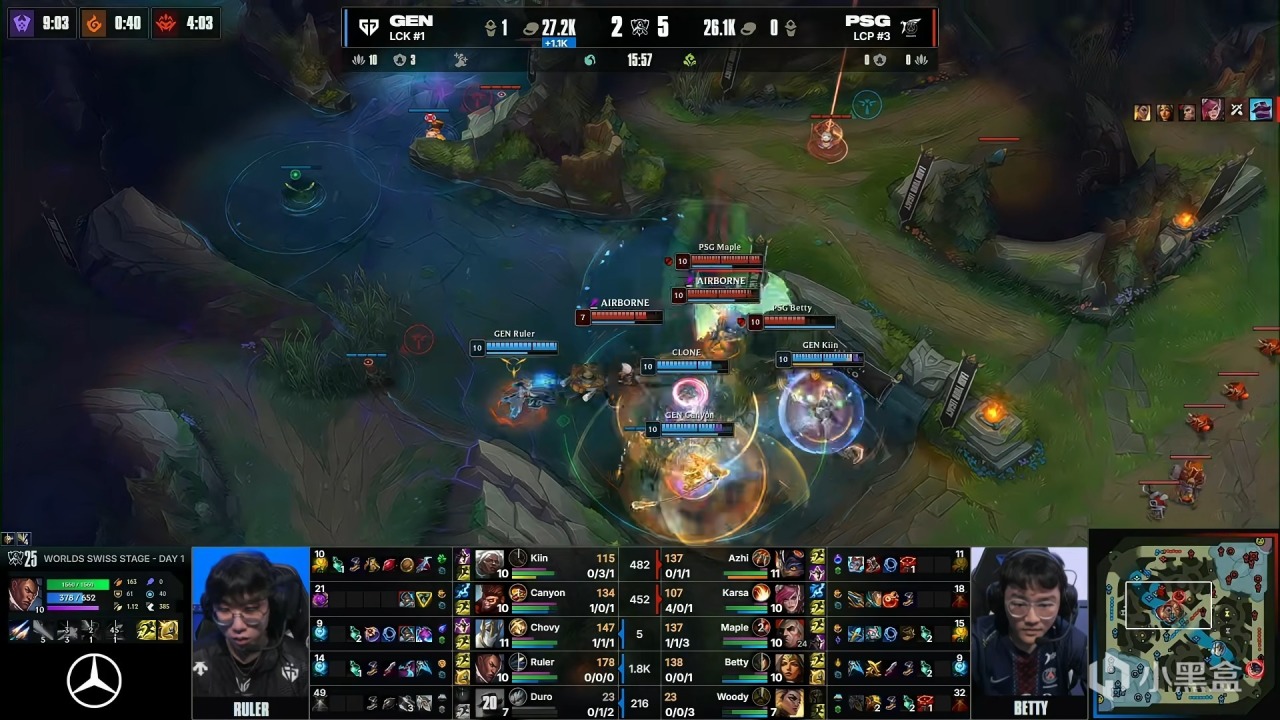The image size is (1280, 720).
Task: Click the GEN team logo
Action: pyautogui.click(x=368, y=27)
